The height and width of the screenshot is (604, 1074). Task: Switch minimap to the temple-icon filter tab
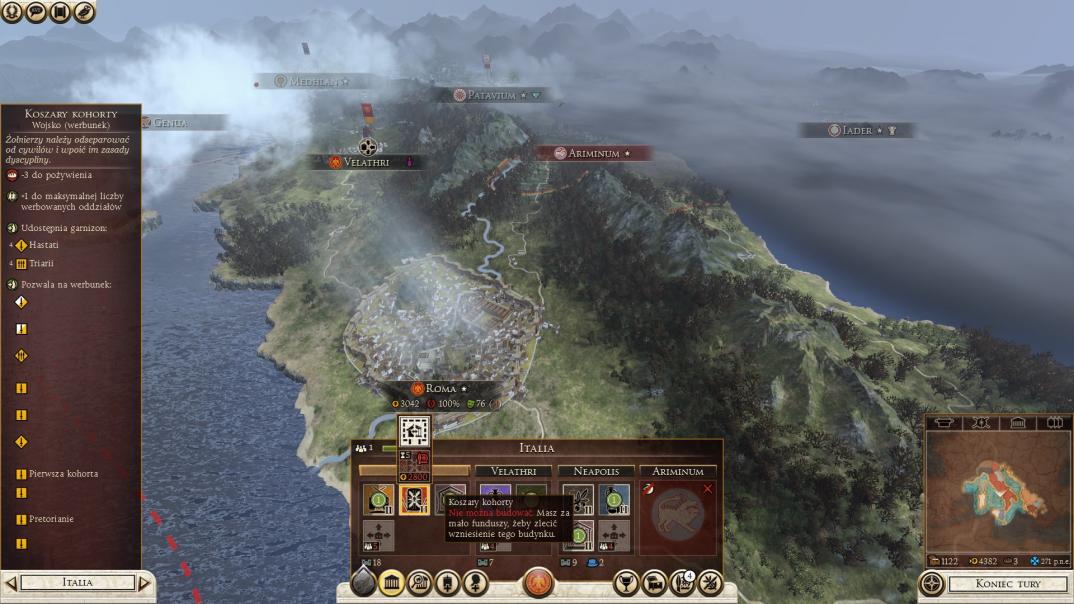1017,423
